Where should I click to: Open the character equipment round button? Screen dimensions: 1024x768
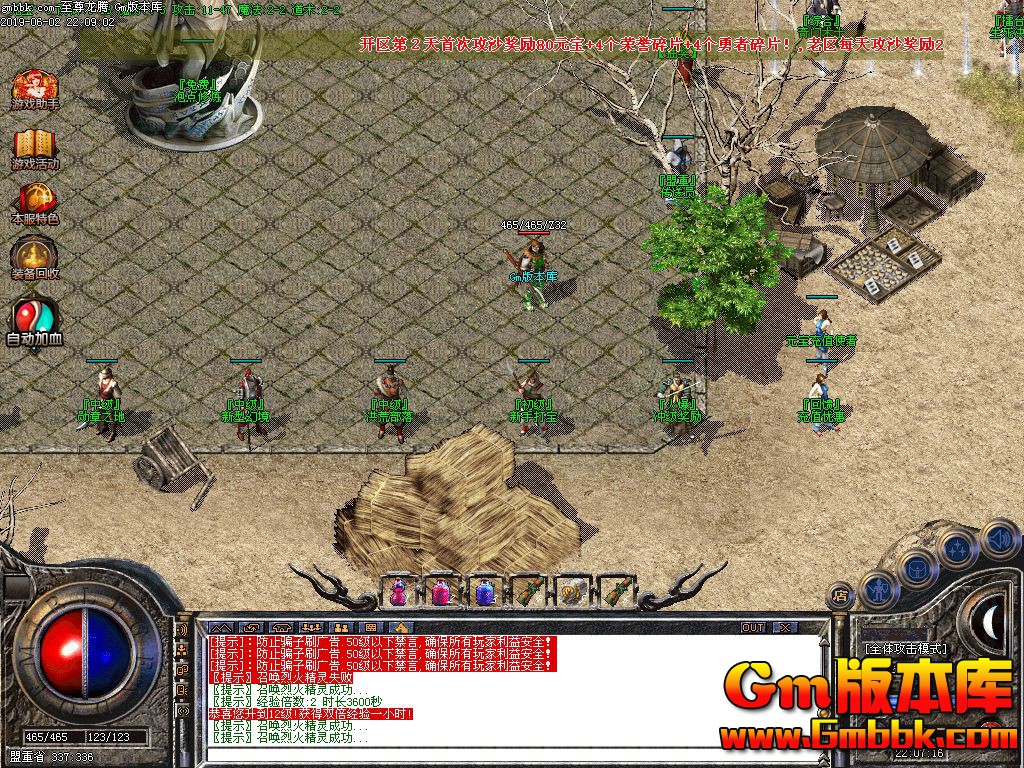pyautogui.click(x=879, y=589)
